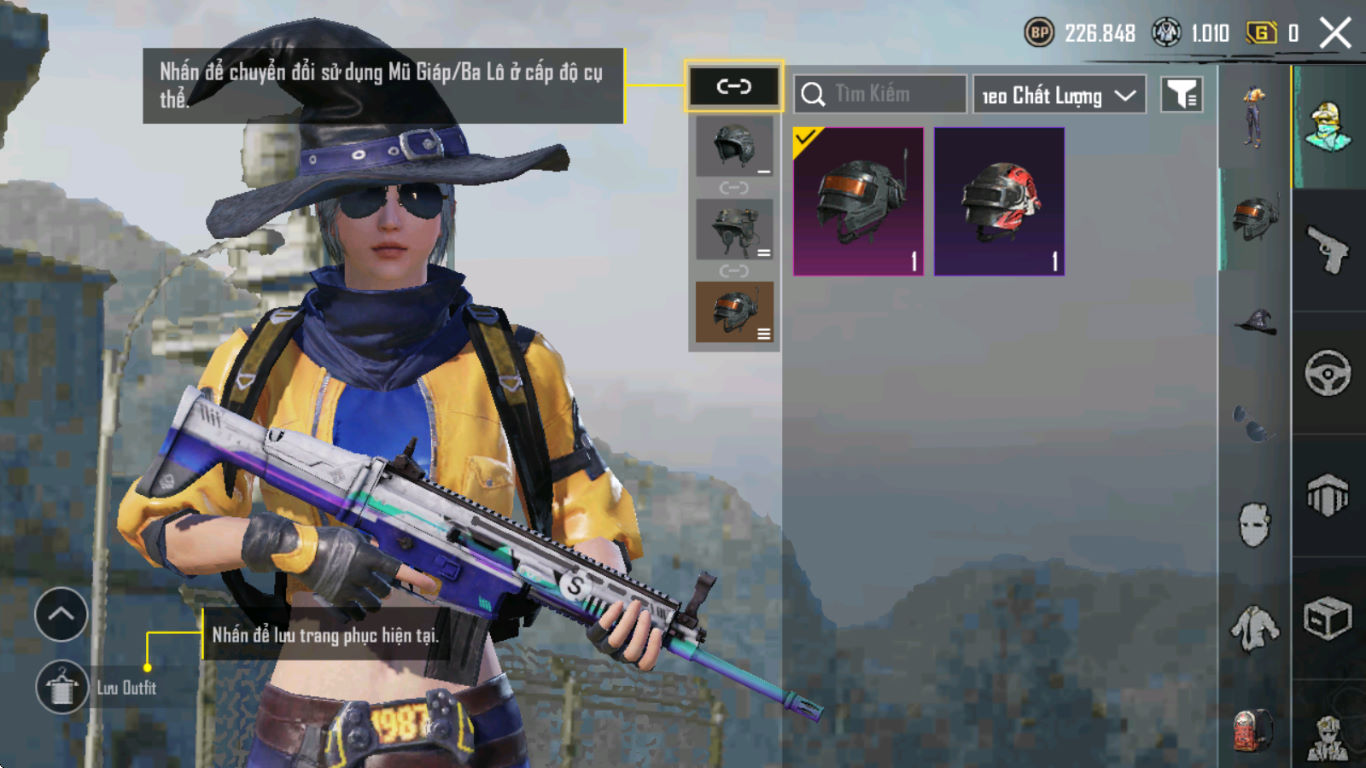Select the level 1 helmet slot

point(734,147)
